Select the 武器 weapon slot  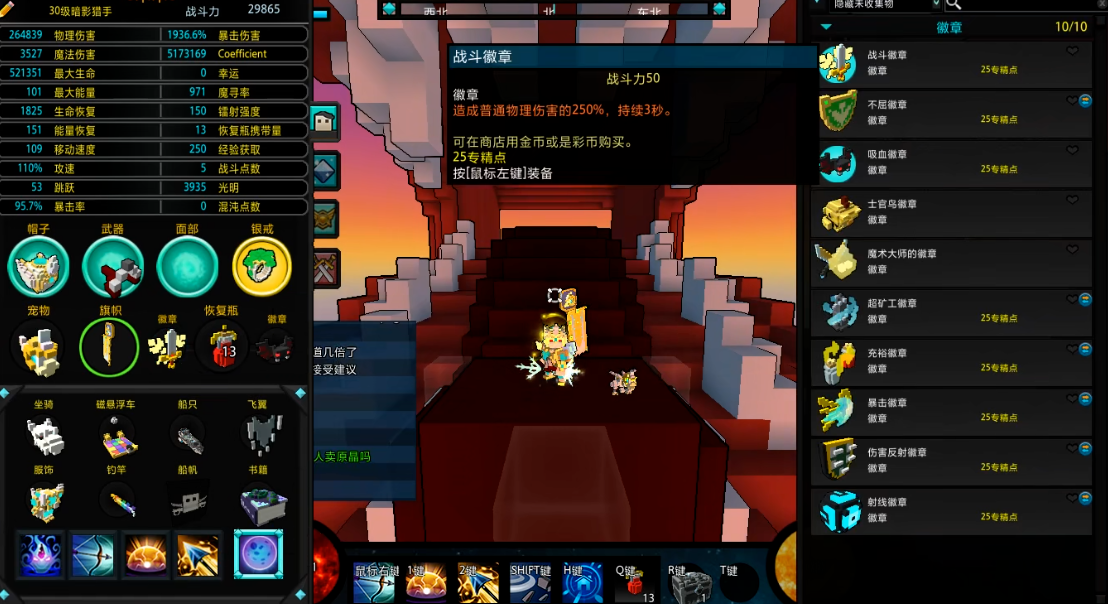113,267
